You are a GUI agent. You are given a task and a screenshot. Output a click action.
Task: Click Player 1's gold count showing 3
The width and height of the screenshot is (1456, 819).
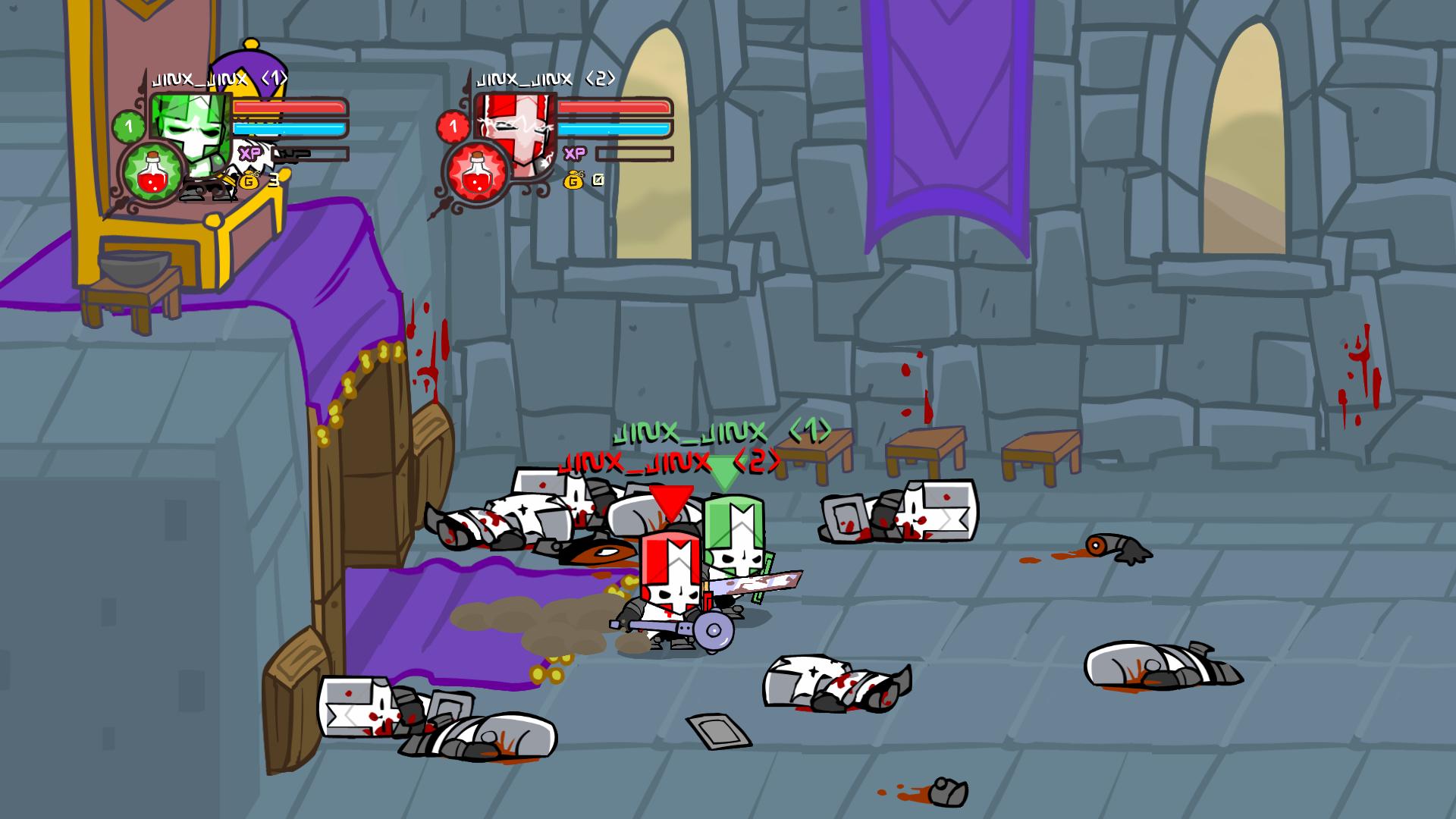[274, 182]
